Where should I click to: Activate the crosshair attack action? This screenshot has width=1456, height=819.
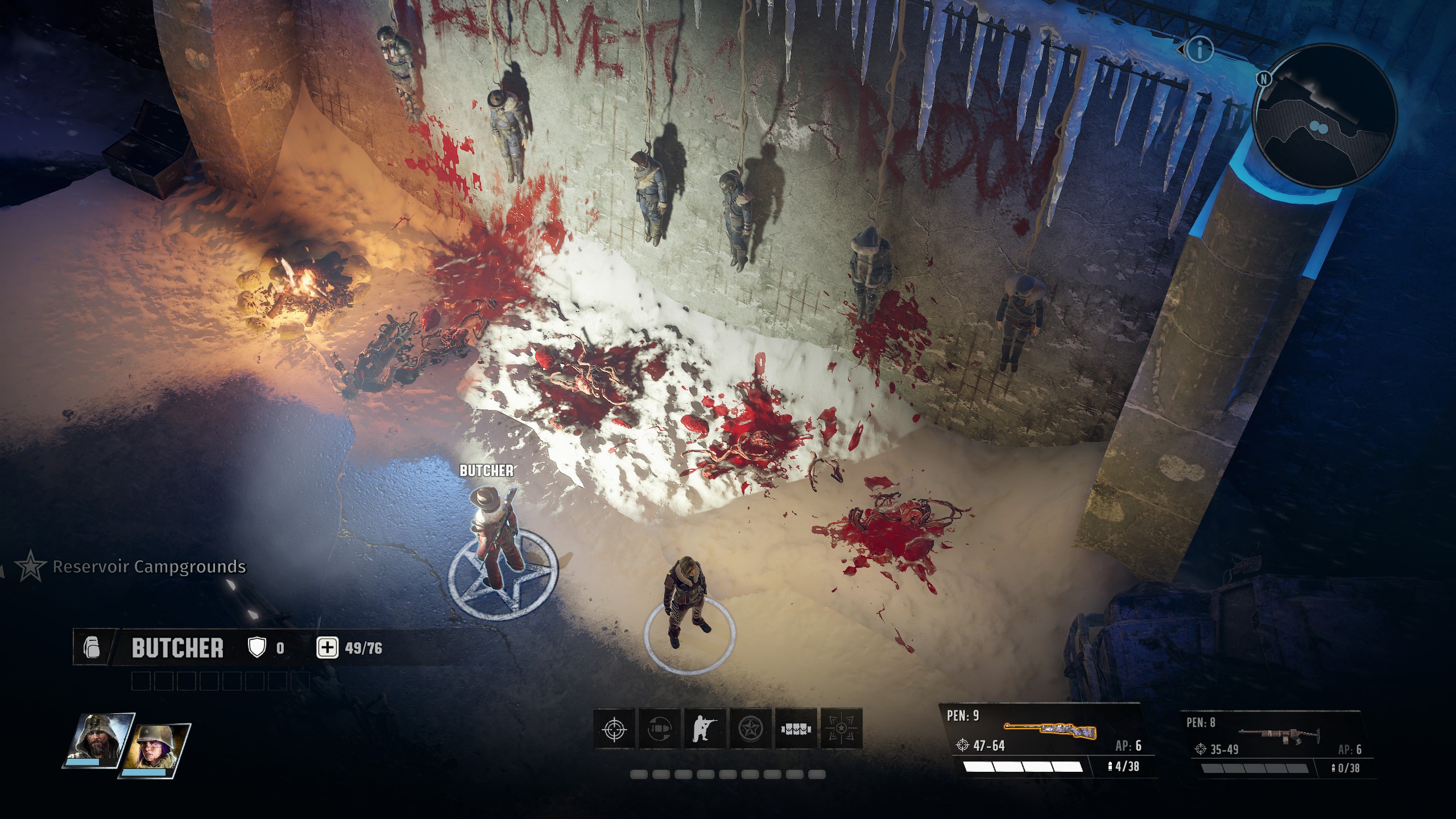(x=614, y=729)
